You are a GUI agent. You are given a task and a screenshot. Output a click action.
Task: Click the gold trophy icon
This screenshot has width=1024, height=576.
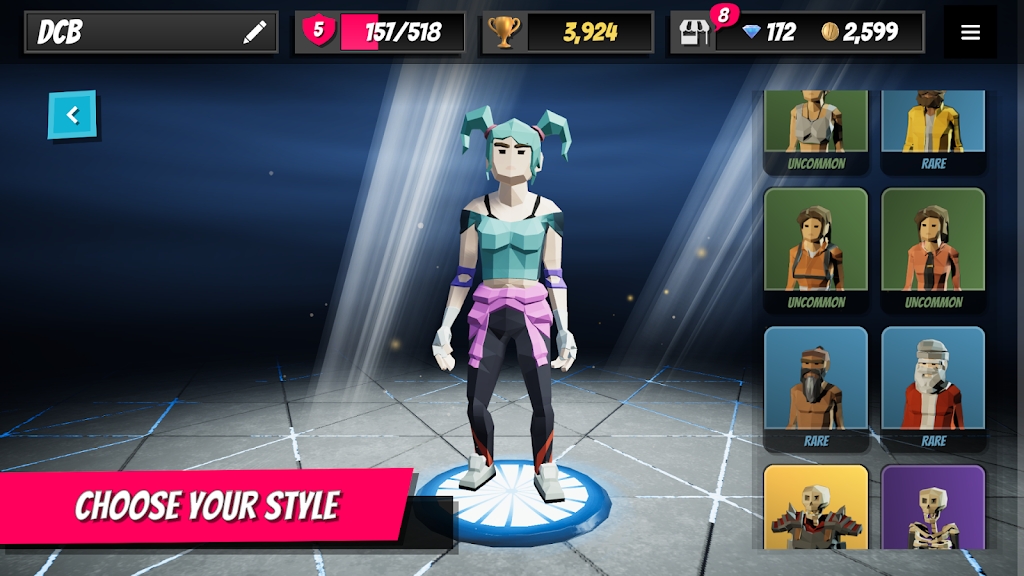coord(502,33)
